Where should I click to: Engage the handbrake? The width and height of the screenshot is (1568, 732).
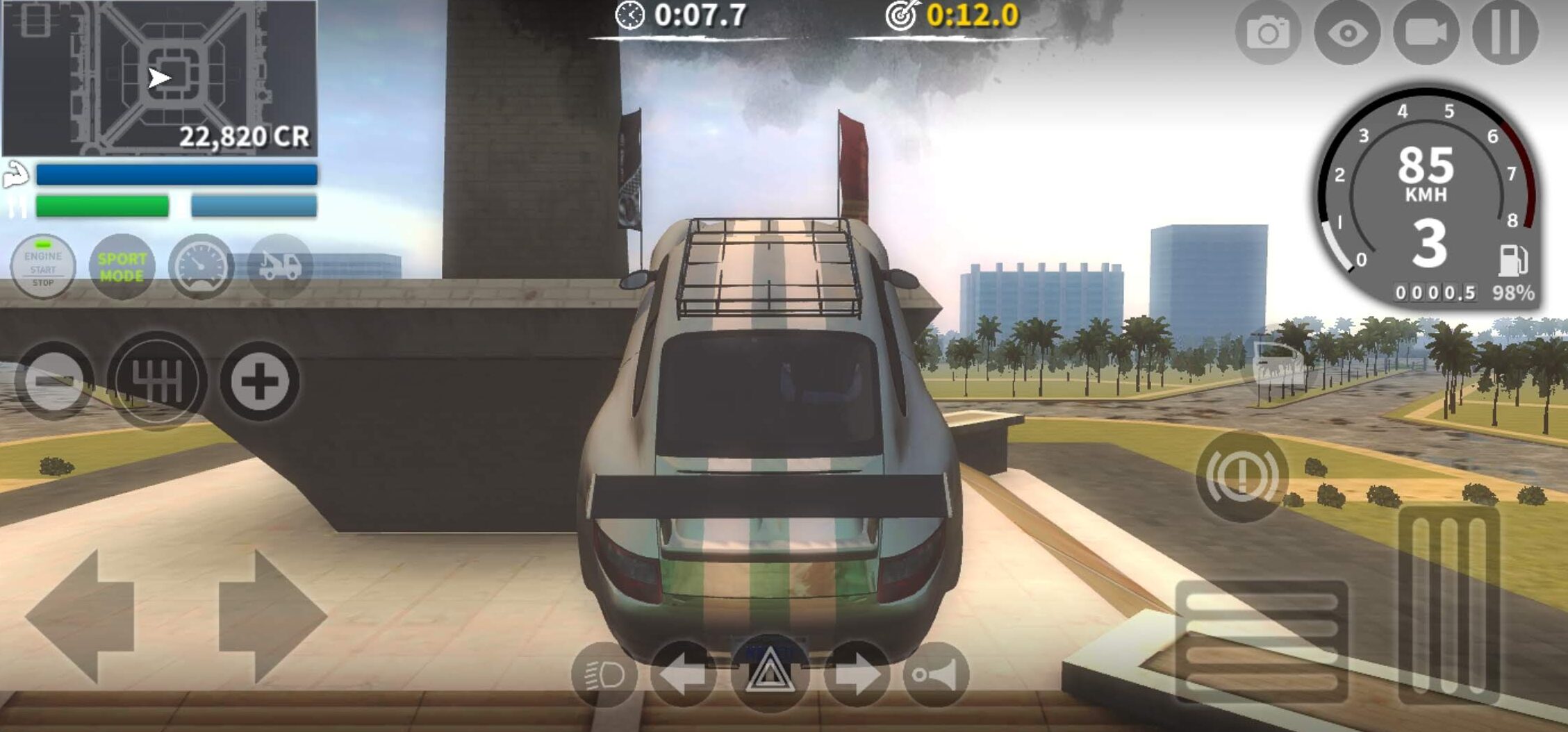point(1242,476)
